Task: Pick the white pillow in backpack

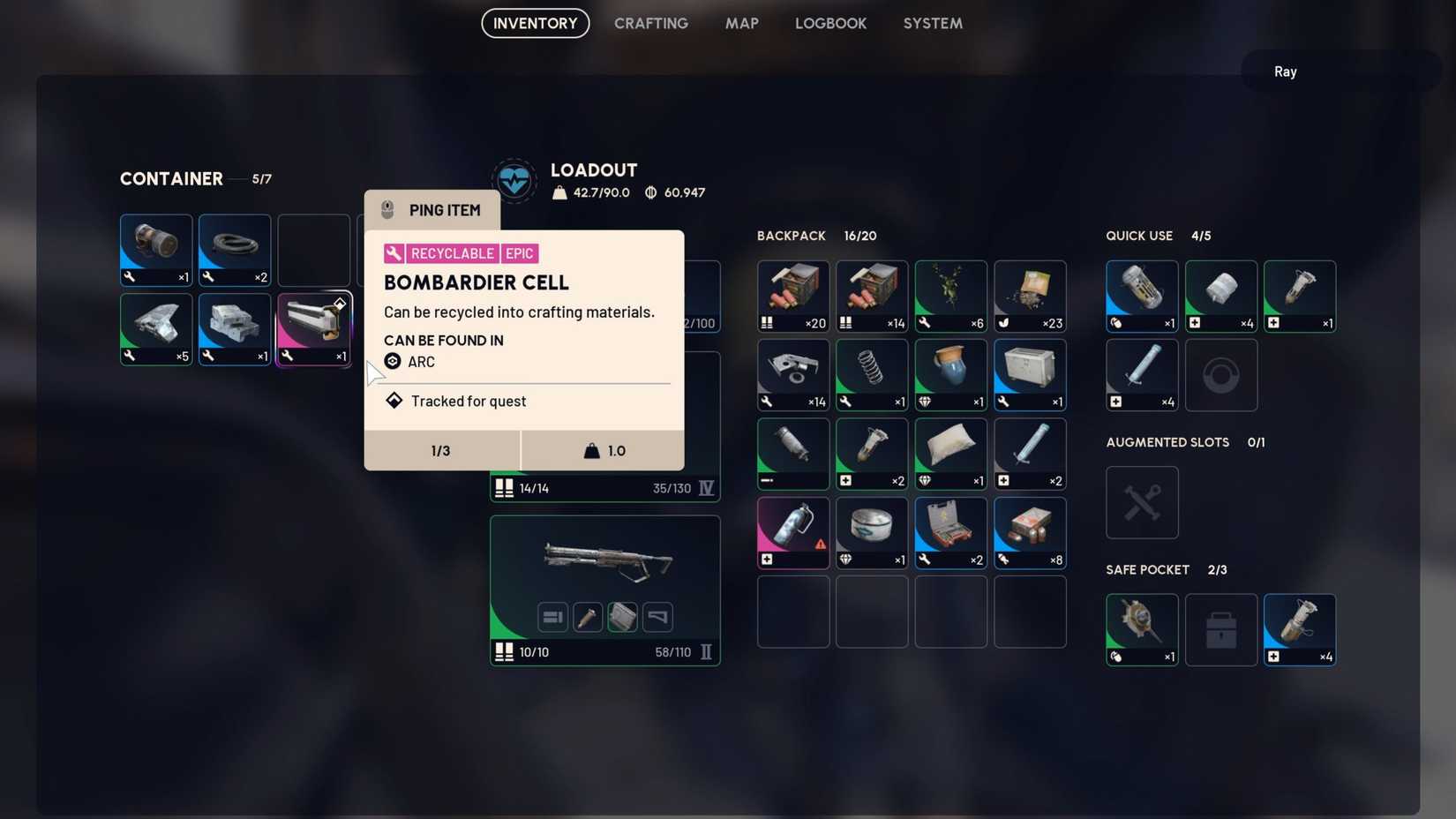Action: point(950,454)
